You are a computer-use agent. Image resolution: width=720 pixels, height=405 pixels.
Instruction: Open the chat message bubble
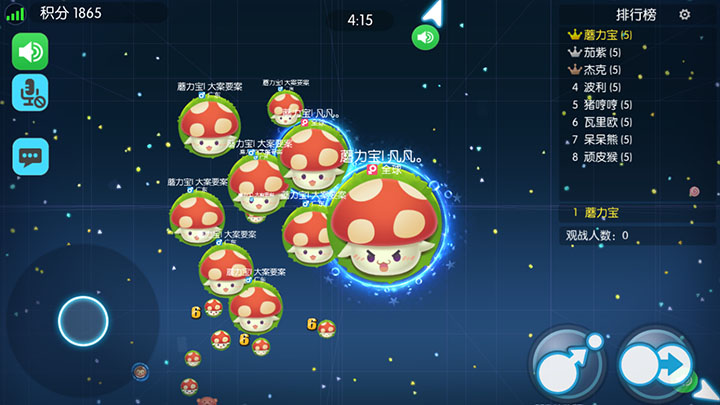pyautogui.click(x=30, y=156)
